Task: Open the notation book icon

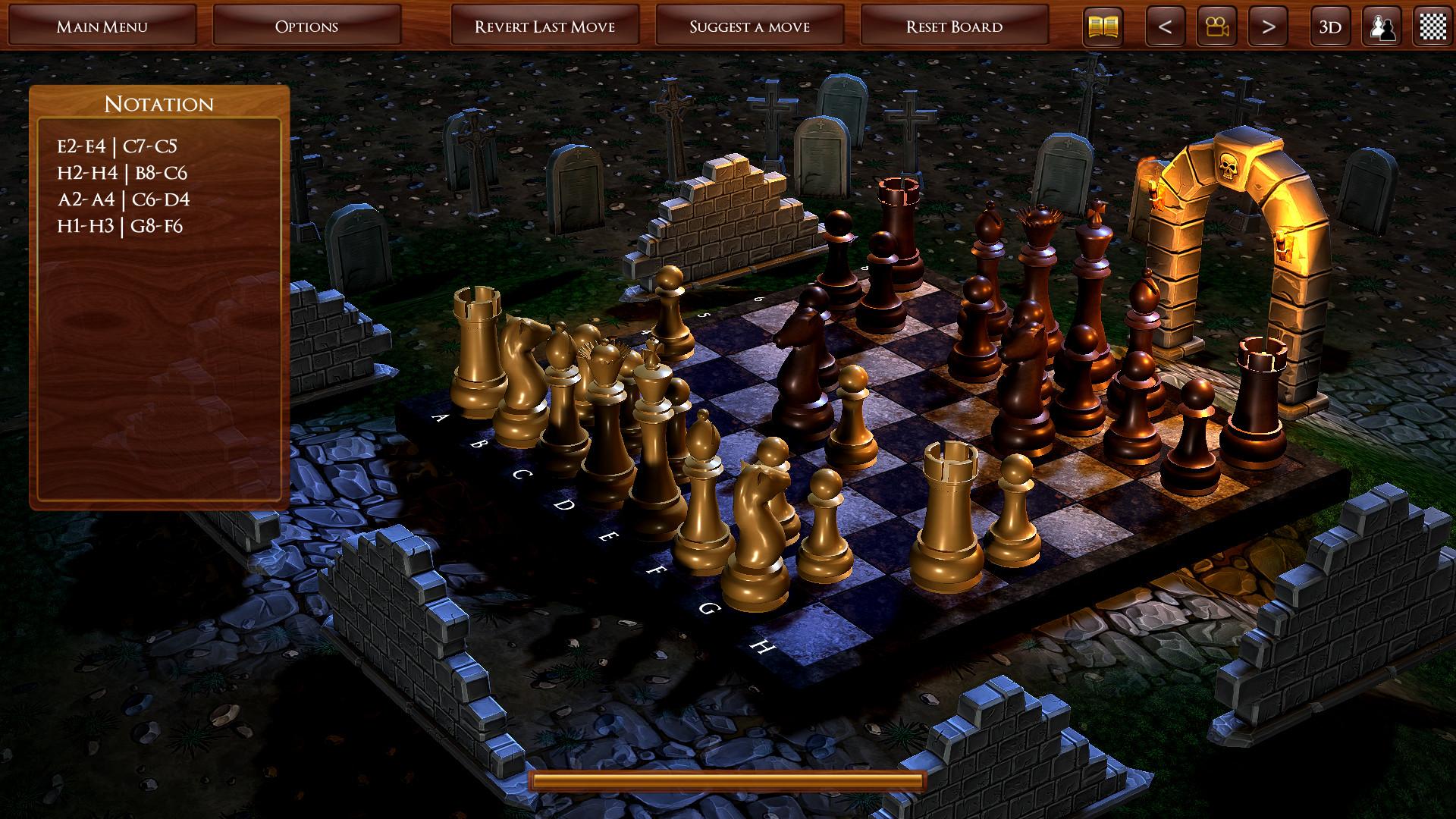Action: [x=1103, y=24]
